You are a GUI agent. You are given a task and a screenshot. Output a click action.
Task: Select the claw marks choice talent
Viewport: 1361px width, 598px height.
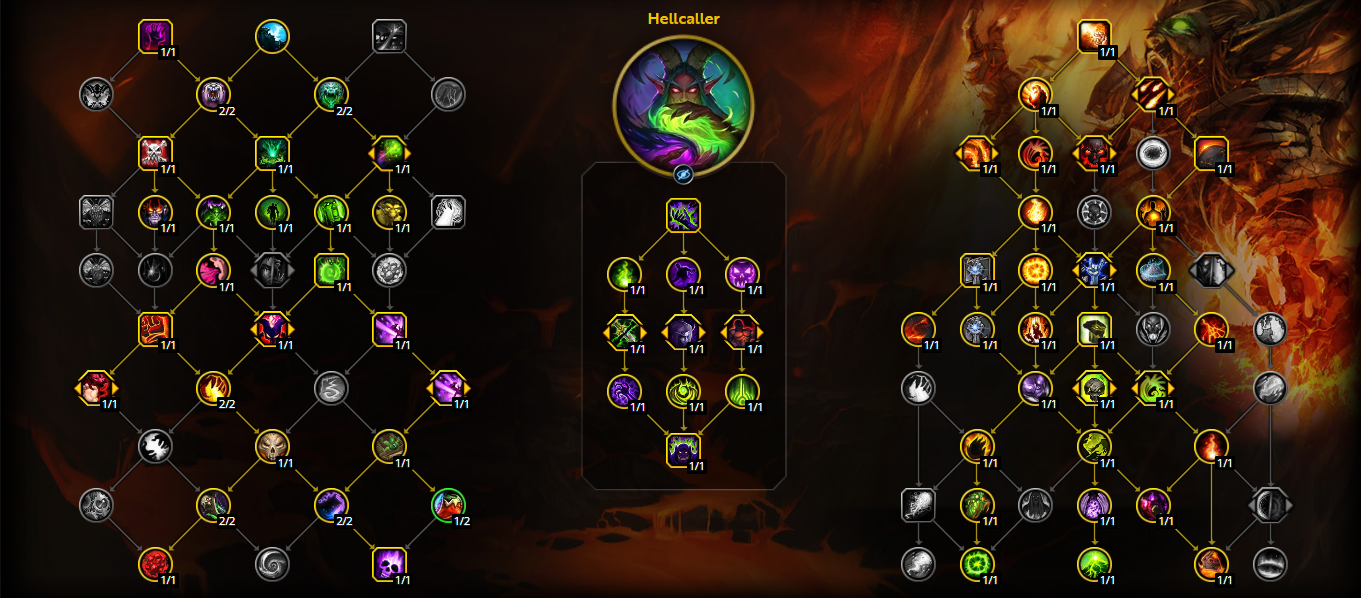point(1153,95)
